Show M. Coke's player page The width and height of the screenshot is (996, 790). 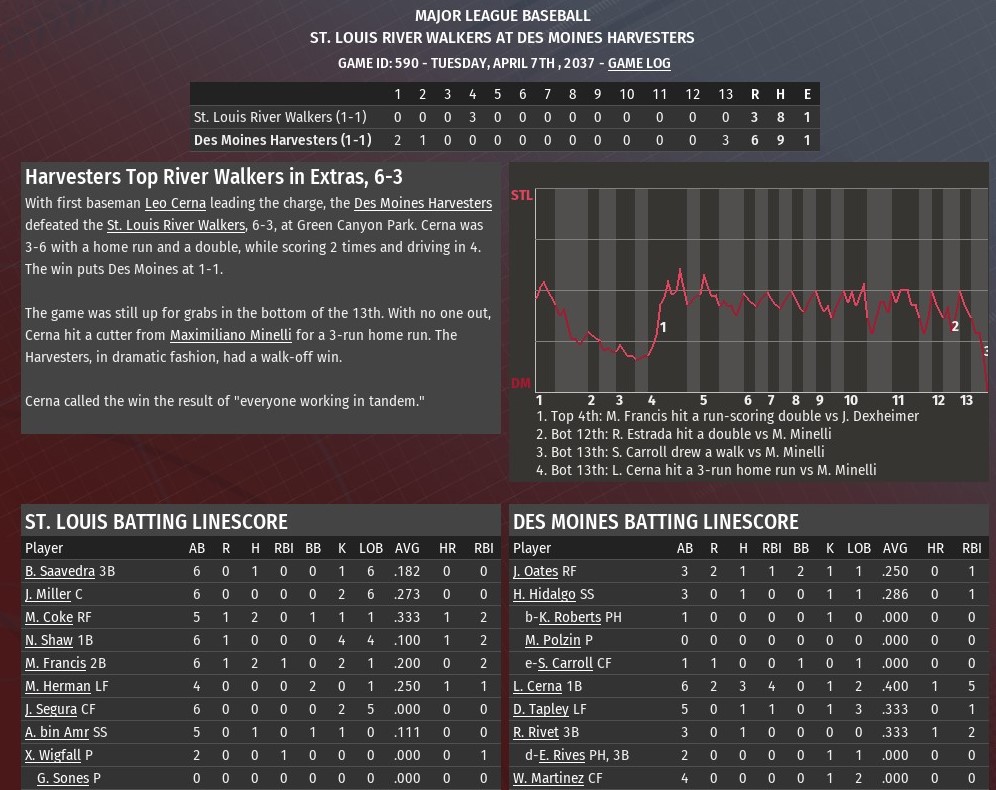(49, 617)
